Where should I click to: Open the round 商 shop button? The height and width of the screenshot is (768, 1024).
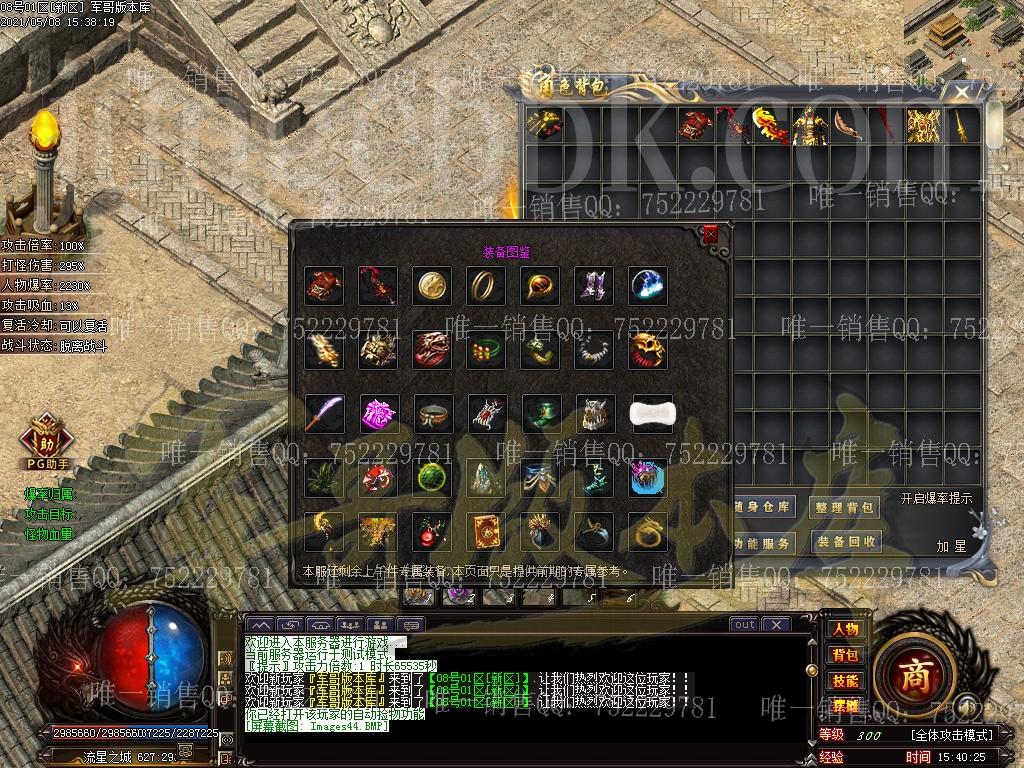pos(913,674)
